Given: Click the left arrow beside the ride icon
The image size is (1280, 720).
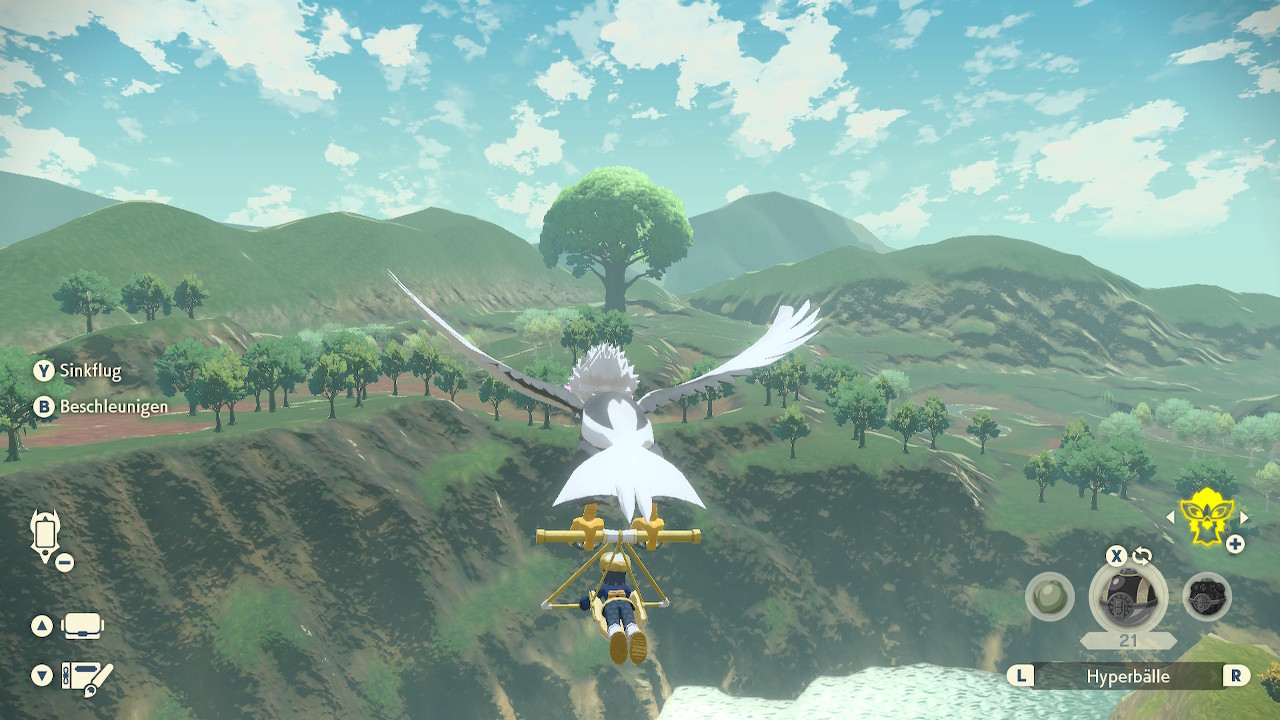Looking at the screenshot, I should (1171, 517).
